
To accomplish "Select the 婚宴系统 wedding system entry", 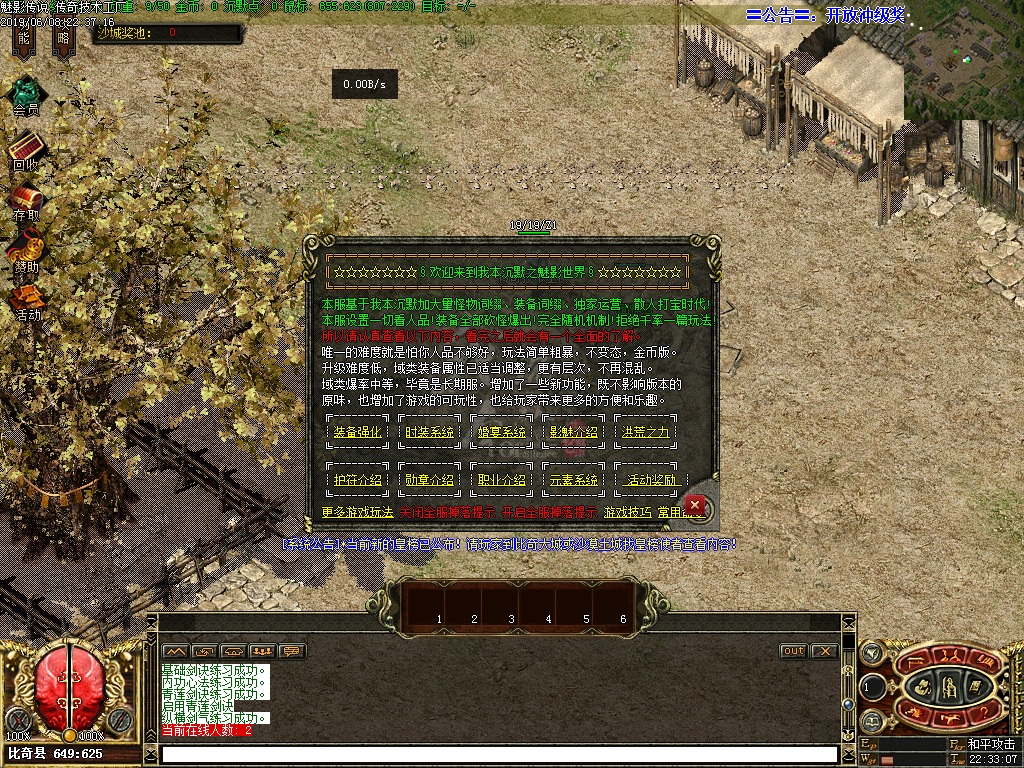I will (501, 432).
